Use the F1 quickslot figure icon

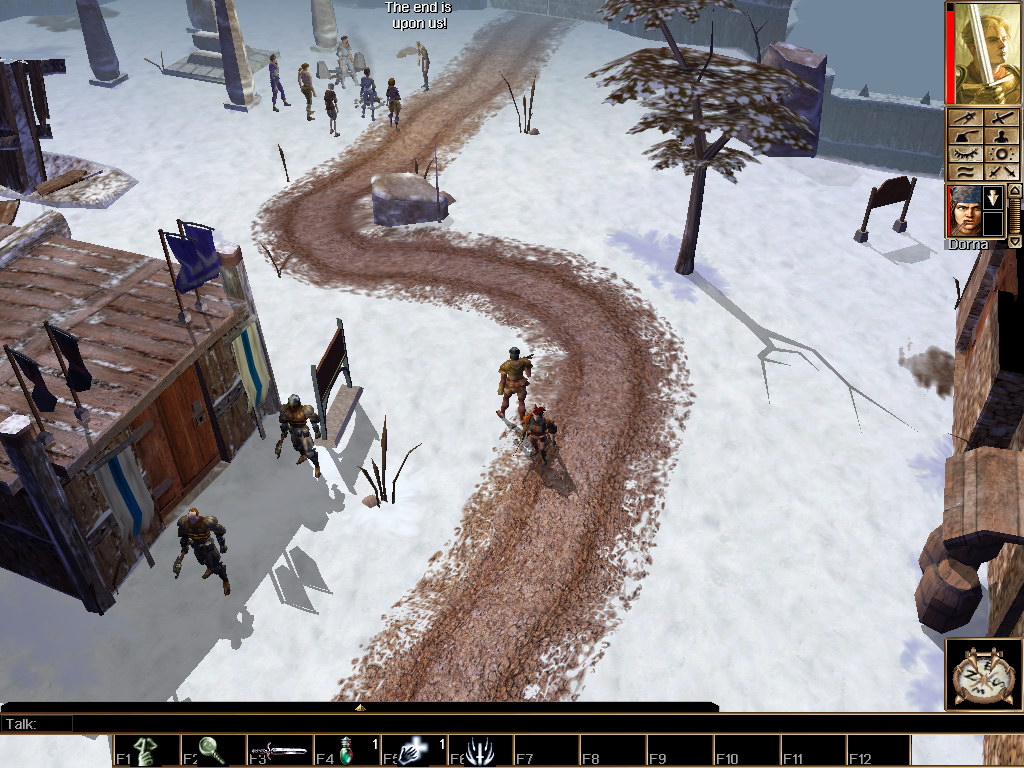(146, 751)
